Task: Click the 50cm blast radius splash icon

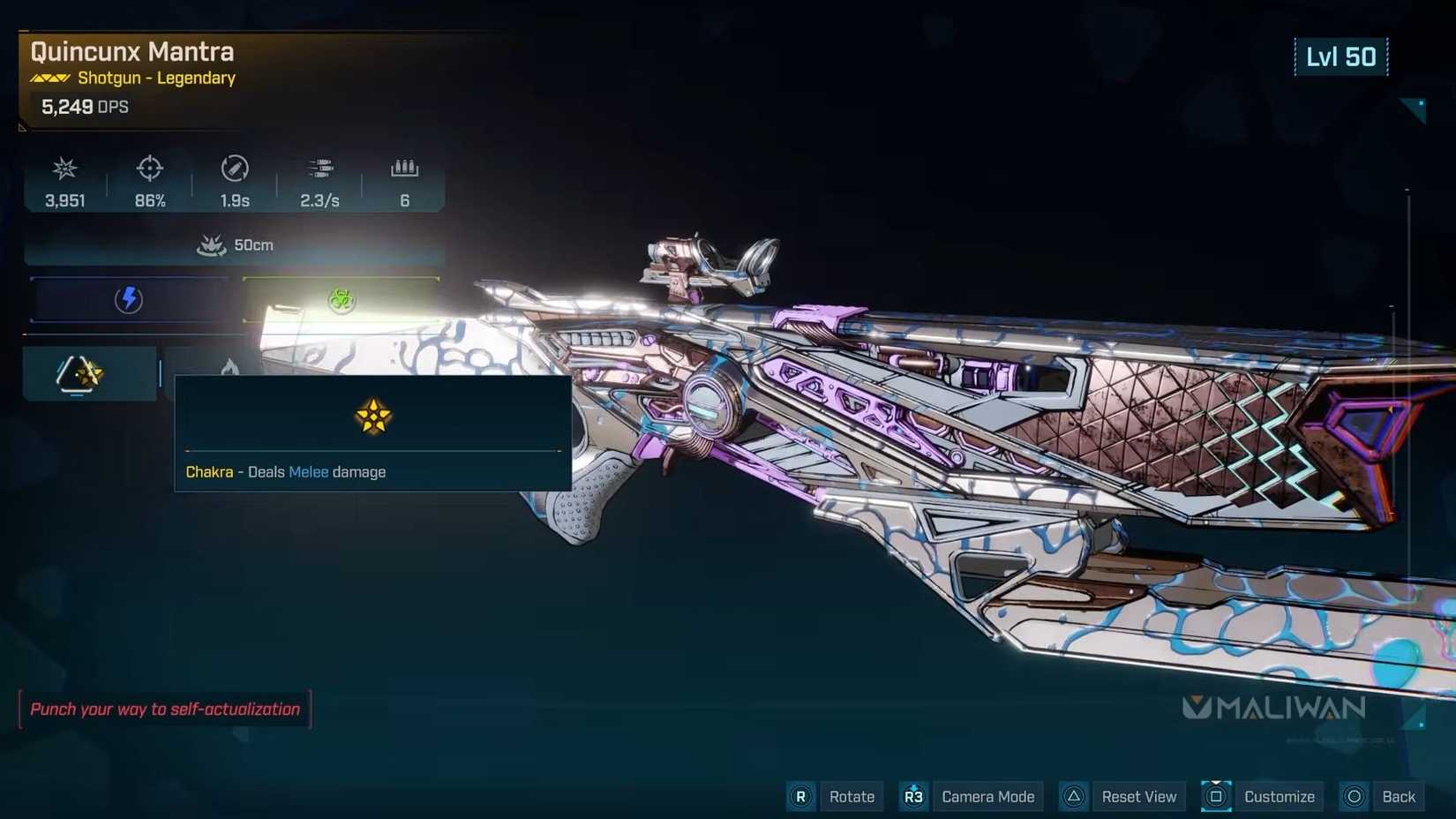Action: pos(212,244)
